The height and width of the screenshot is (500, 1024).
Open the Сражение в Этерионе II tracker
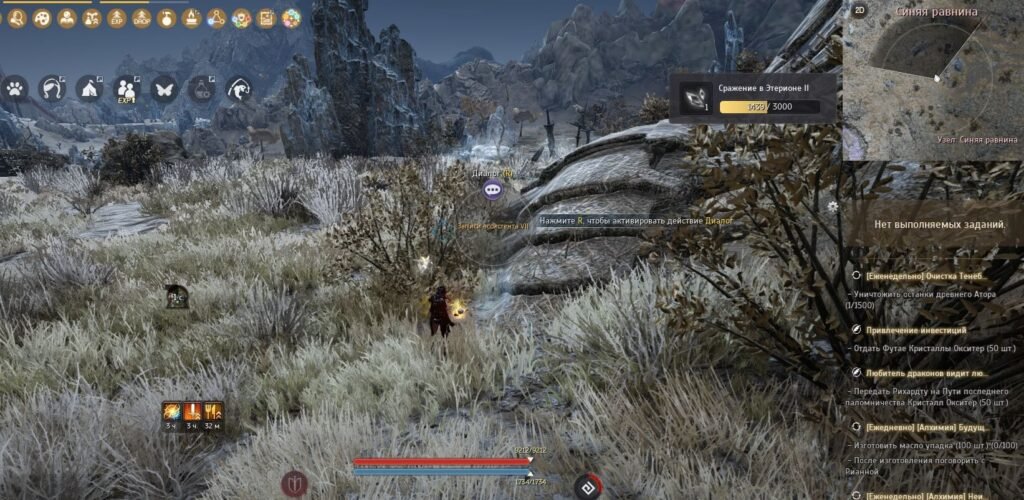coord(752,98)
